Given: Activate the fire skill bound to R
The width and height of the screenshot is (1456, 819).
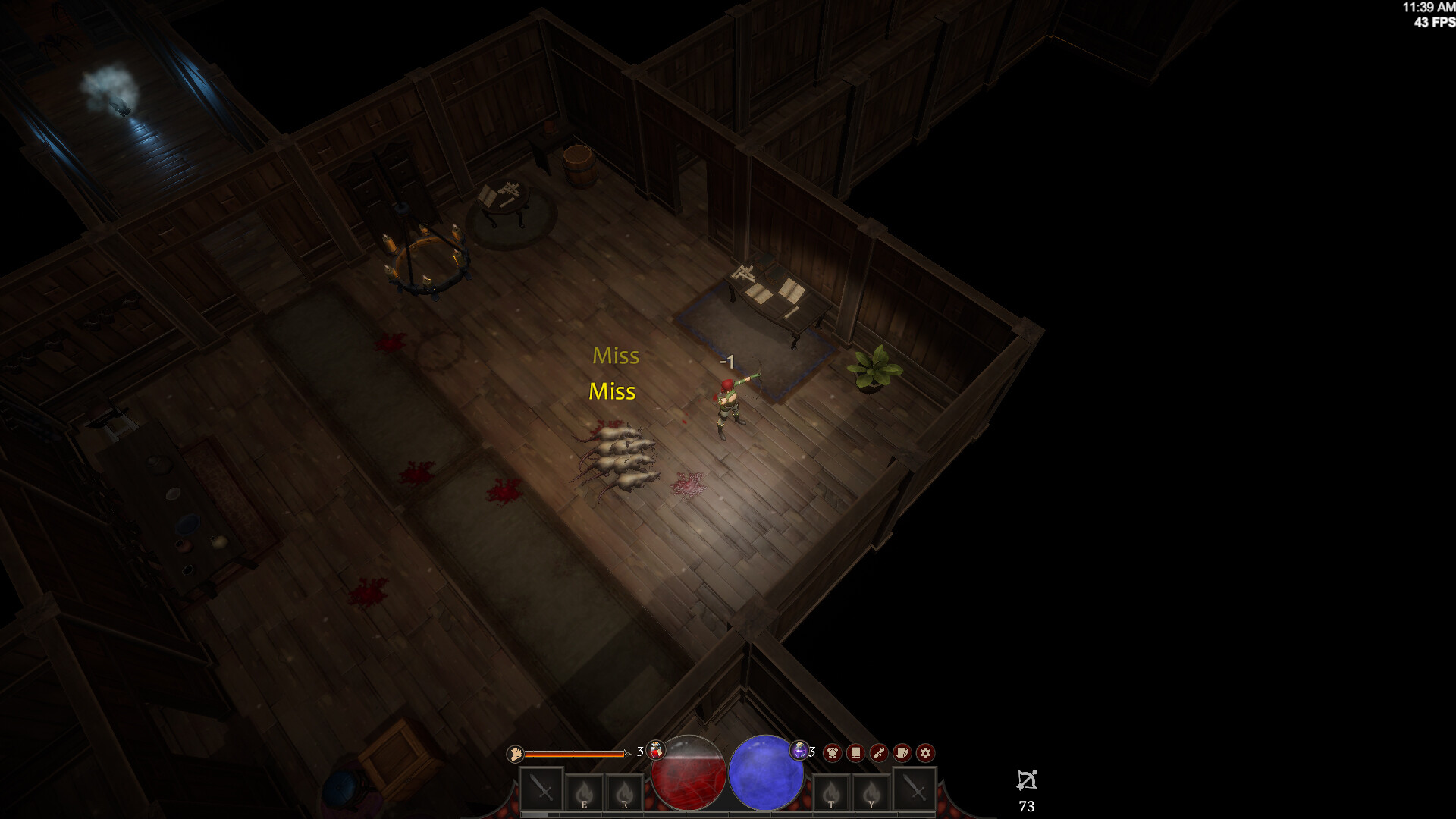Looking at the screenshot, I should tap(624, 791).
